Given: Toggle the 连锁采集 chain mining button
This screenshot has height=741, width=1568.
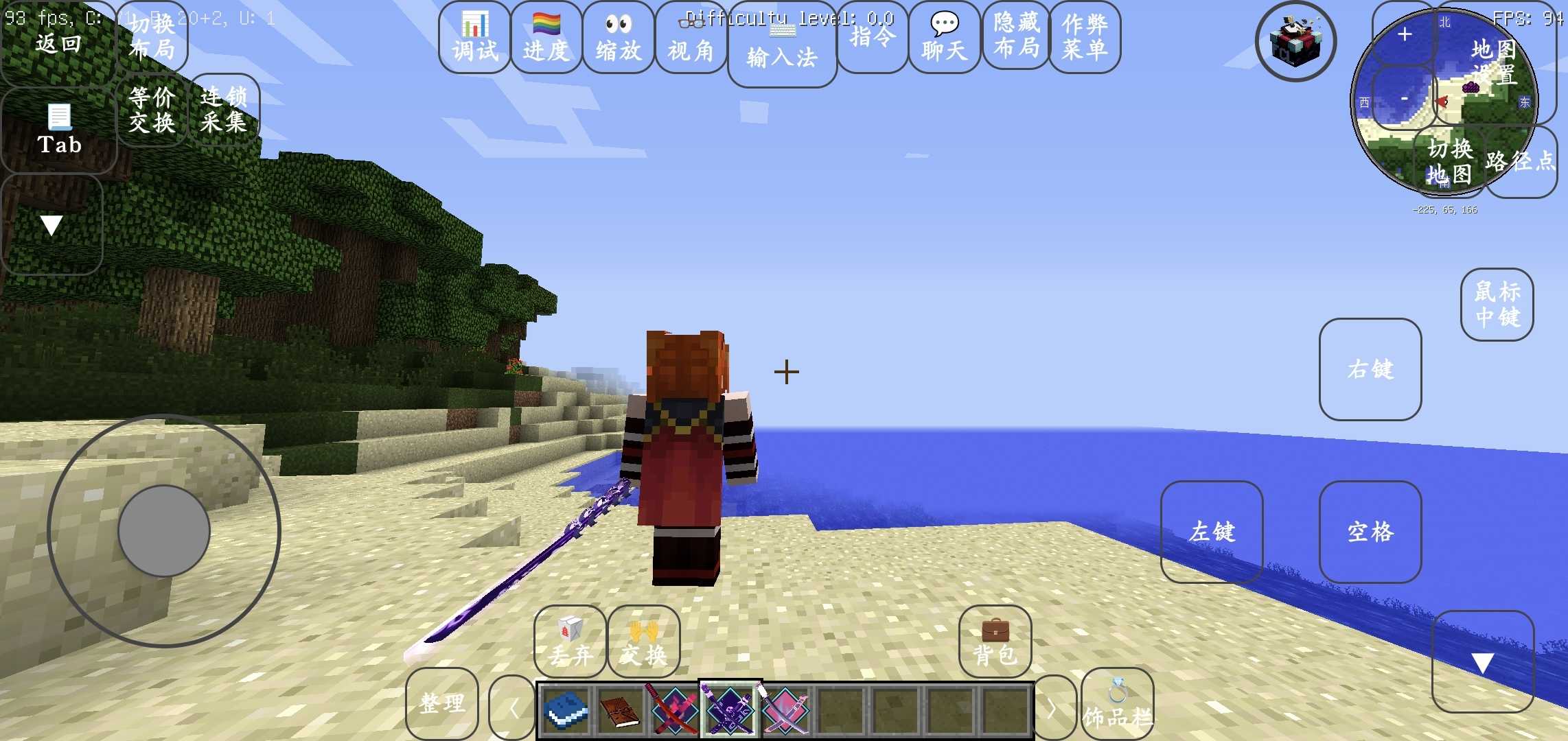Looking at the screenshot, I should (x=224, y=110).
